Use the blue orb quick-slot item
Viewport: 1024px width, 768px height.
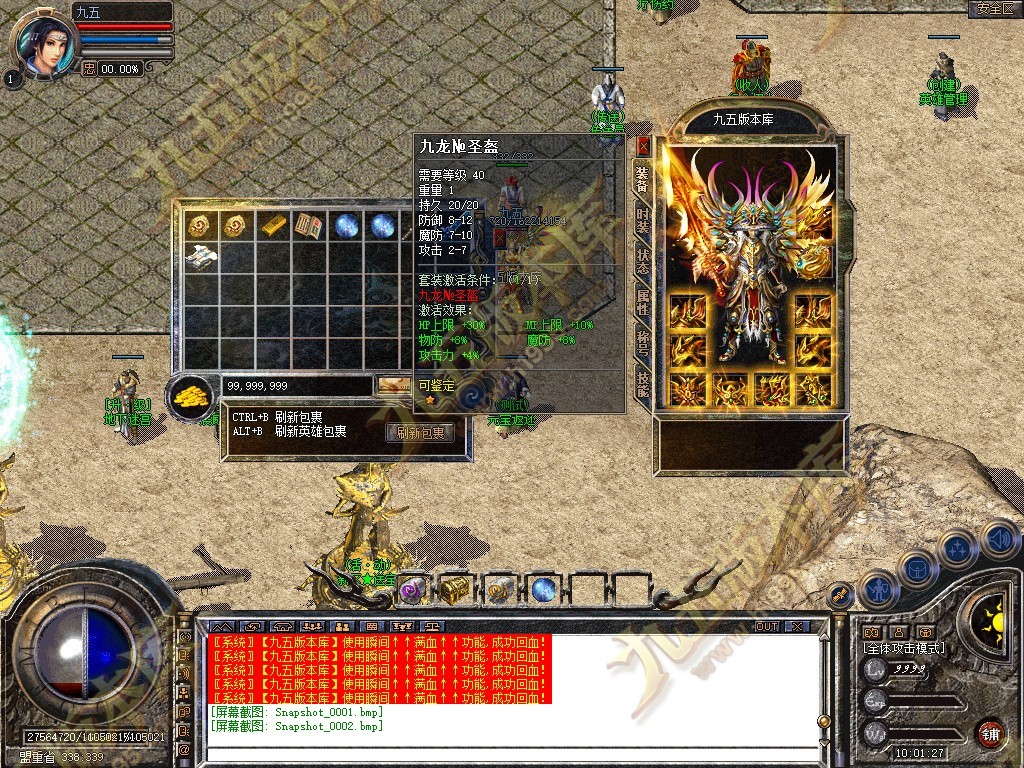click(543, 590)
